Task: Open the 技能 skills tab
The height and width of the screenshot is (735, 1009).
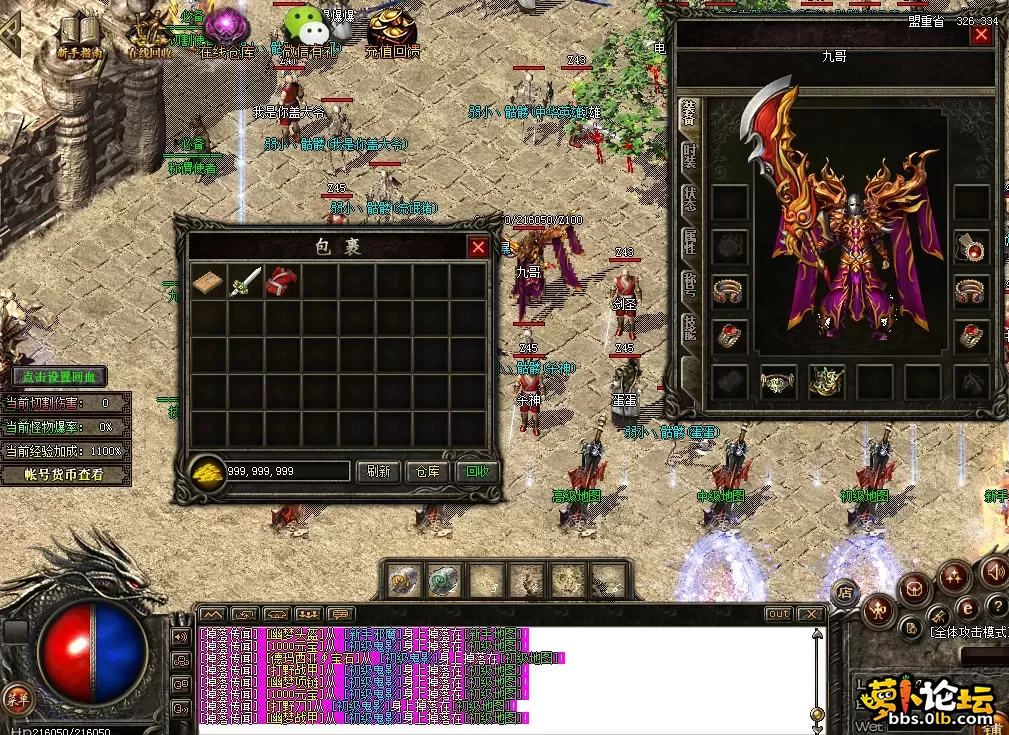Action: click(x=690, y=328)
